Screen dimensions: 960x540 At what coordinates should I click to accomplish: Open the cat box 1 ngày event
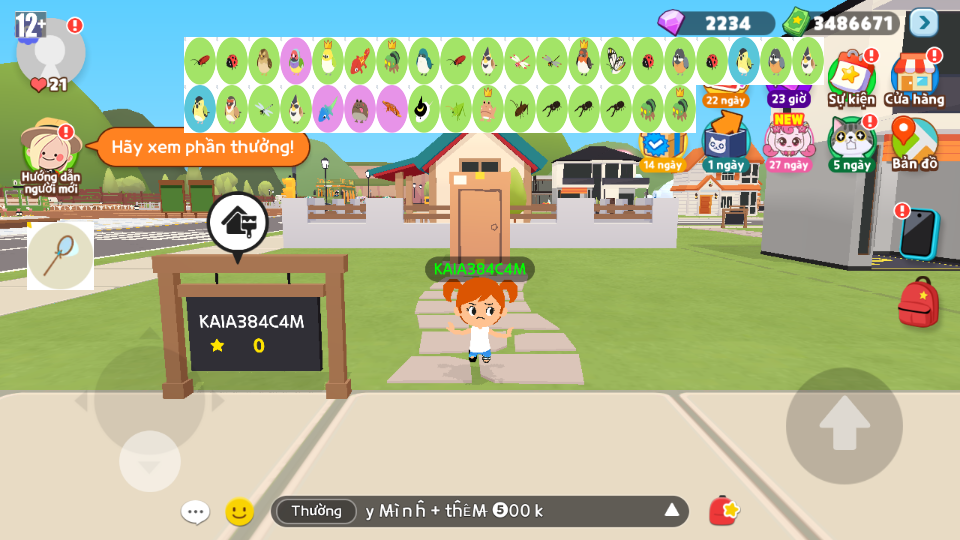coord(724,142)
